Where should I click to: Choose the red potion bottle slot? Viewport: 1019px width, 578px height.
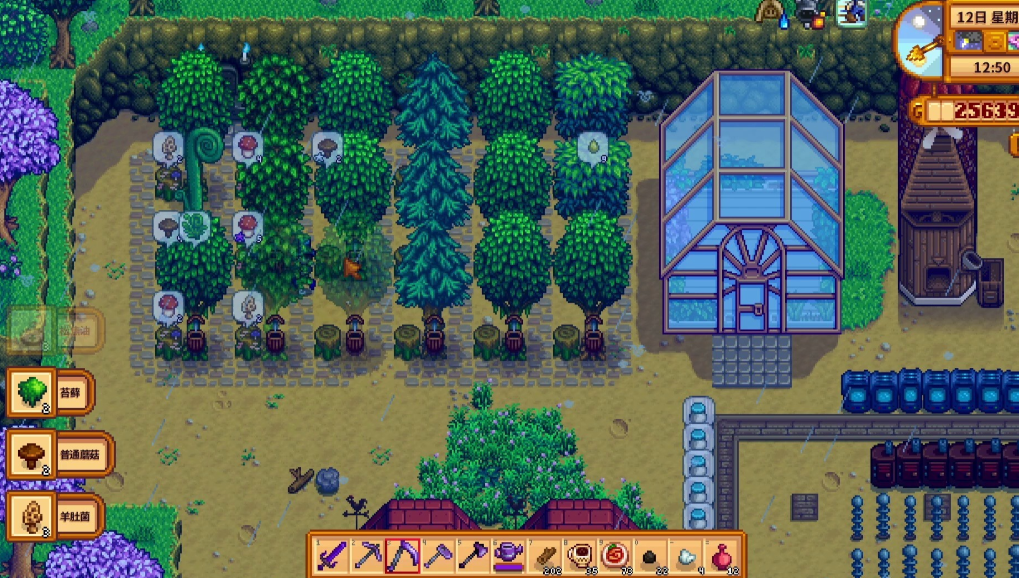coord(719,555)
